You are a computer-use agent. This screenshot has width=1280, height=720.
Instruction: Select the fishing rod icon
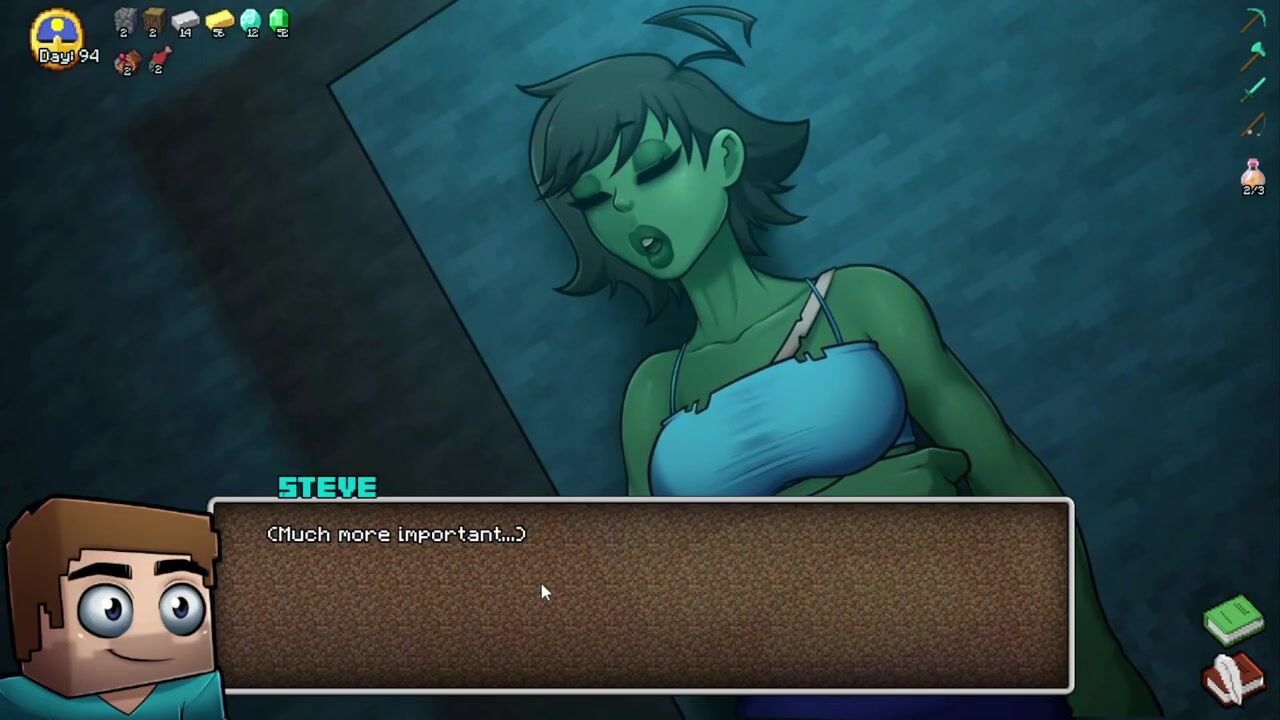[x=1253, y=125]
